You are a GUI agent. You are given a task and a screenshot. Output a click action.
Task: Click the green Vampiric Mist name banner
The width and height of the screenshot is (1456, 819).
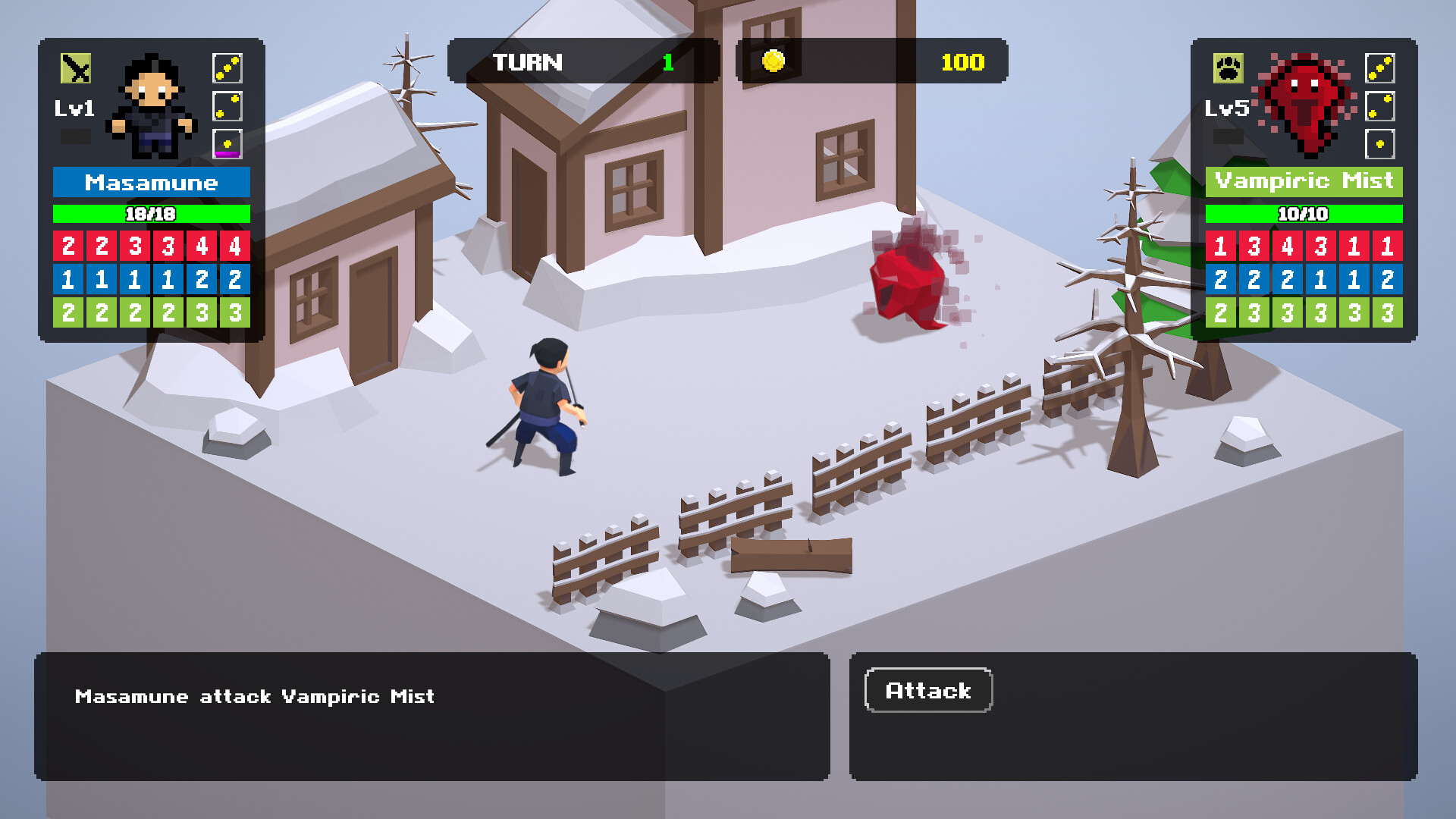tap(1306, 181)
